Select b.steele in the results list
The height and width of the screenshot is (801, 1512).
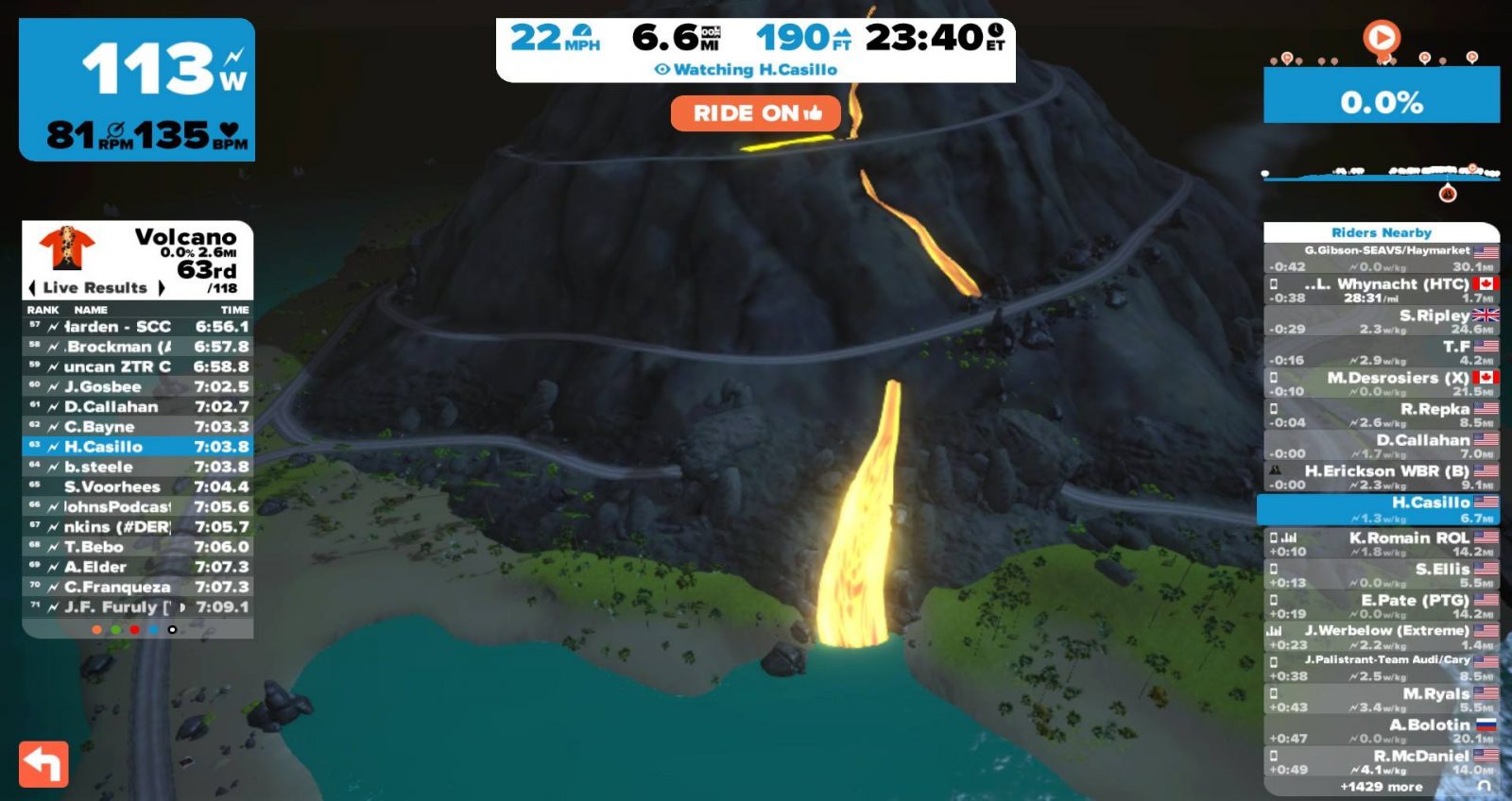(x=138, y=467)
